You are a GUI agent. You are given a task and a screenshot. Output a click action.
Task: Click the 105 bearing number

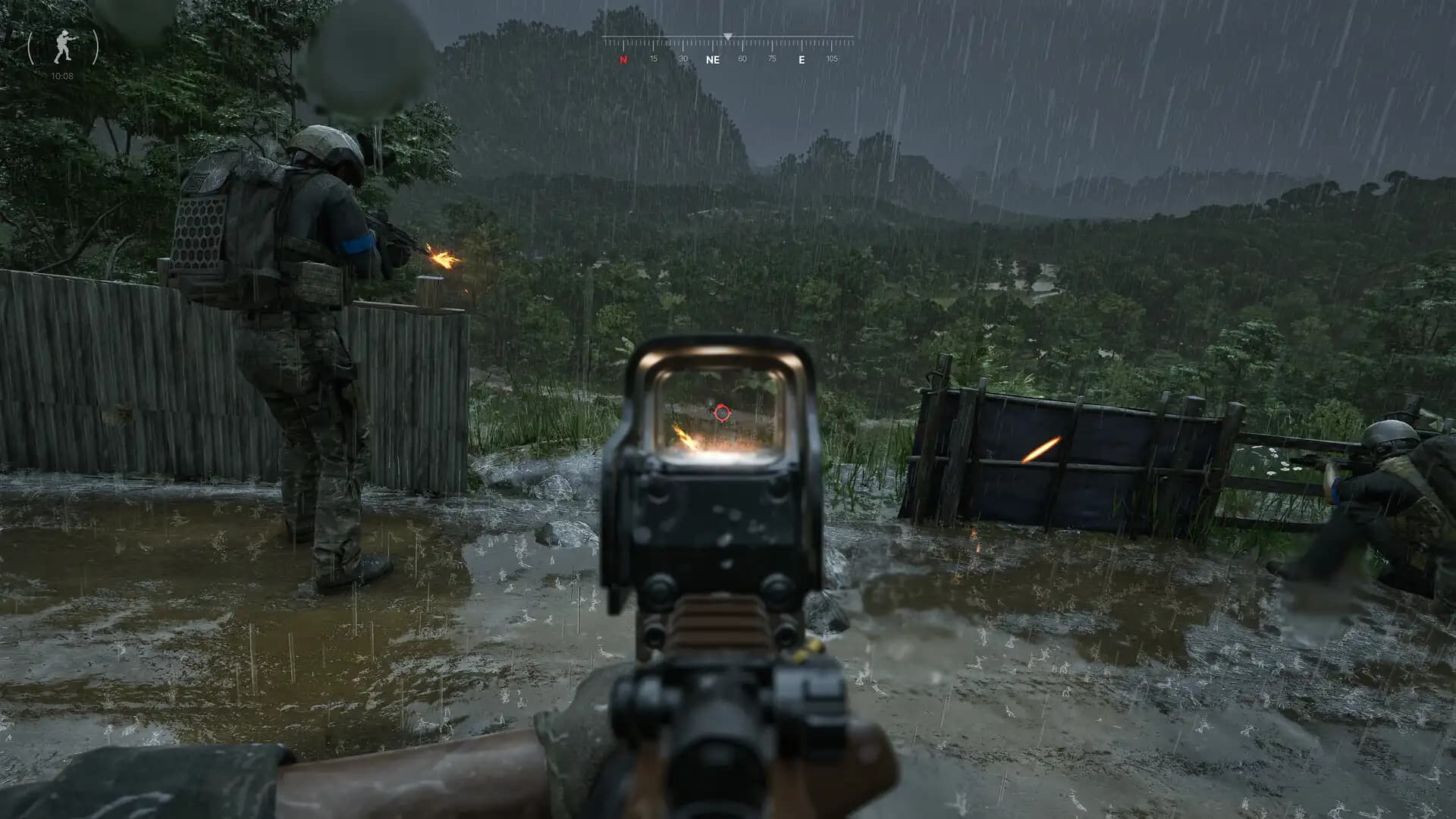(x=832, y=58)
